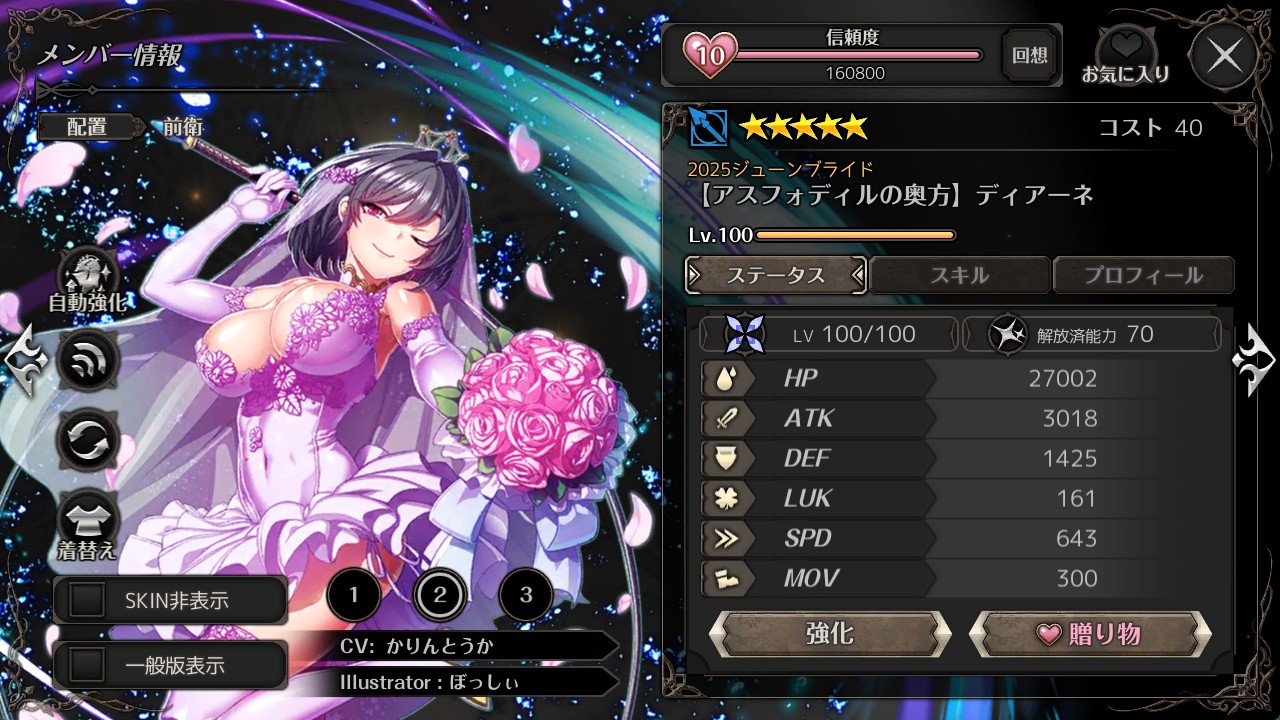This screenshot has width=1280, height=720.
Task: Go to the next member arrow
Action: [x=1254, y=359]
